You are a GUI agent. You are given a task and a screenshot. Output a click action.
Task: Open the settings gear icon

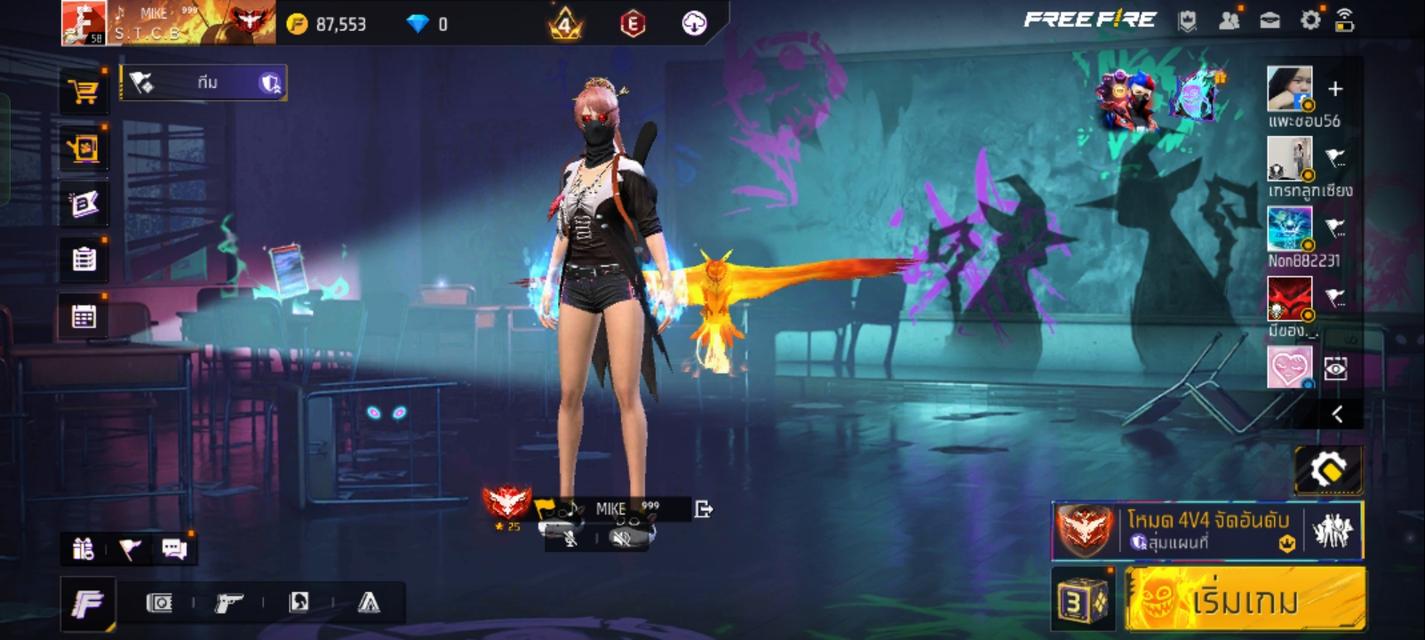coord(1310,19)
